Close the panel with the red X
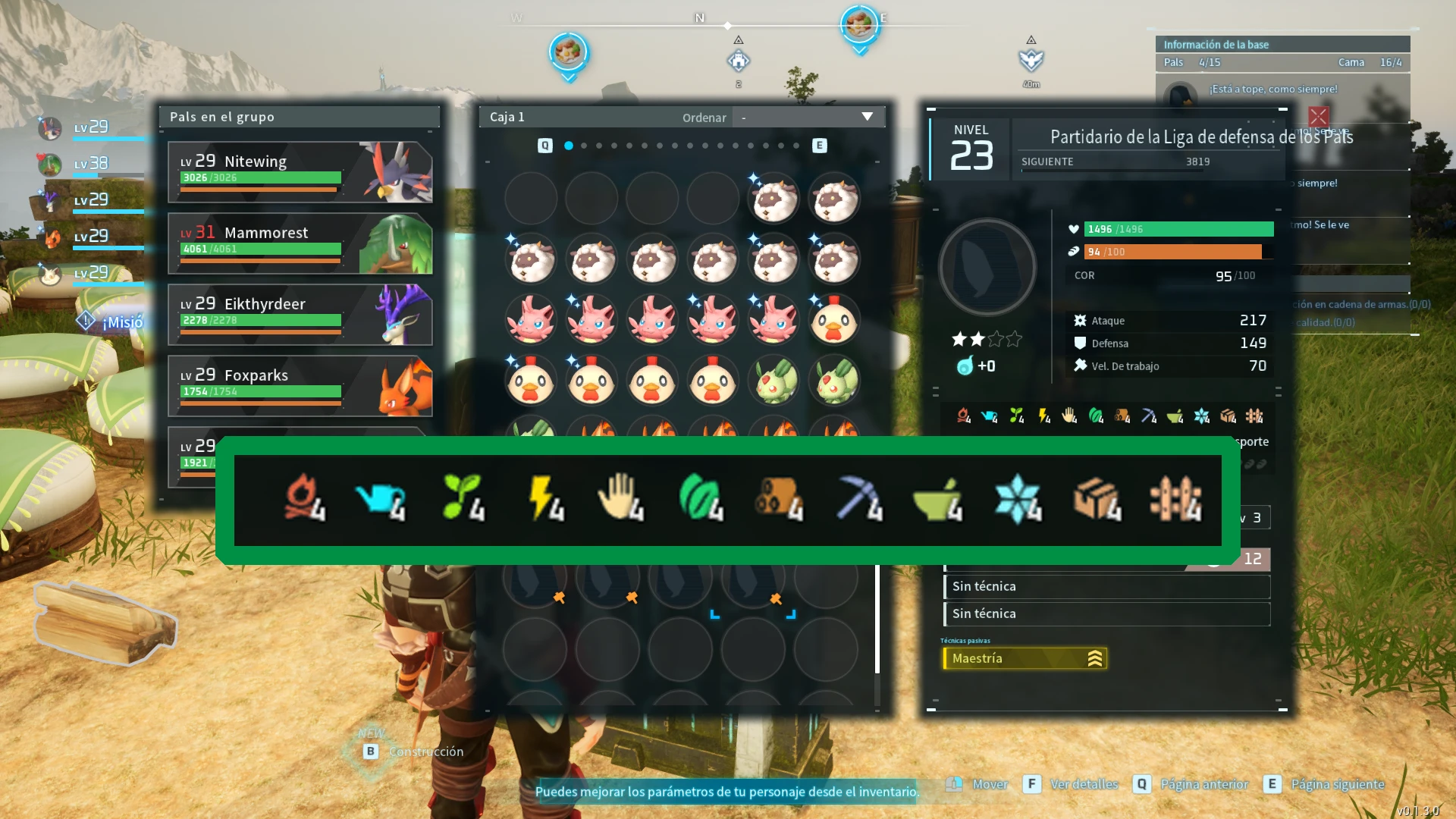Image resolution: width=1456 pixels, height=819 pixels. (x=1318, y=116)
